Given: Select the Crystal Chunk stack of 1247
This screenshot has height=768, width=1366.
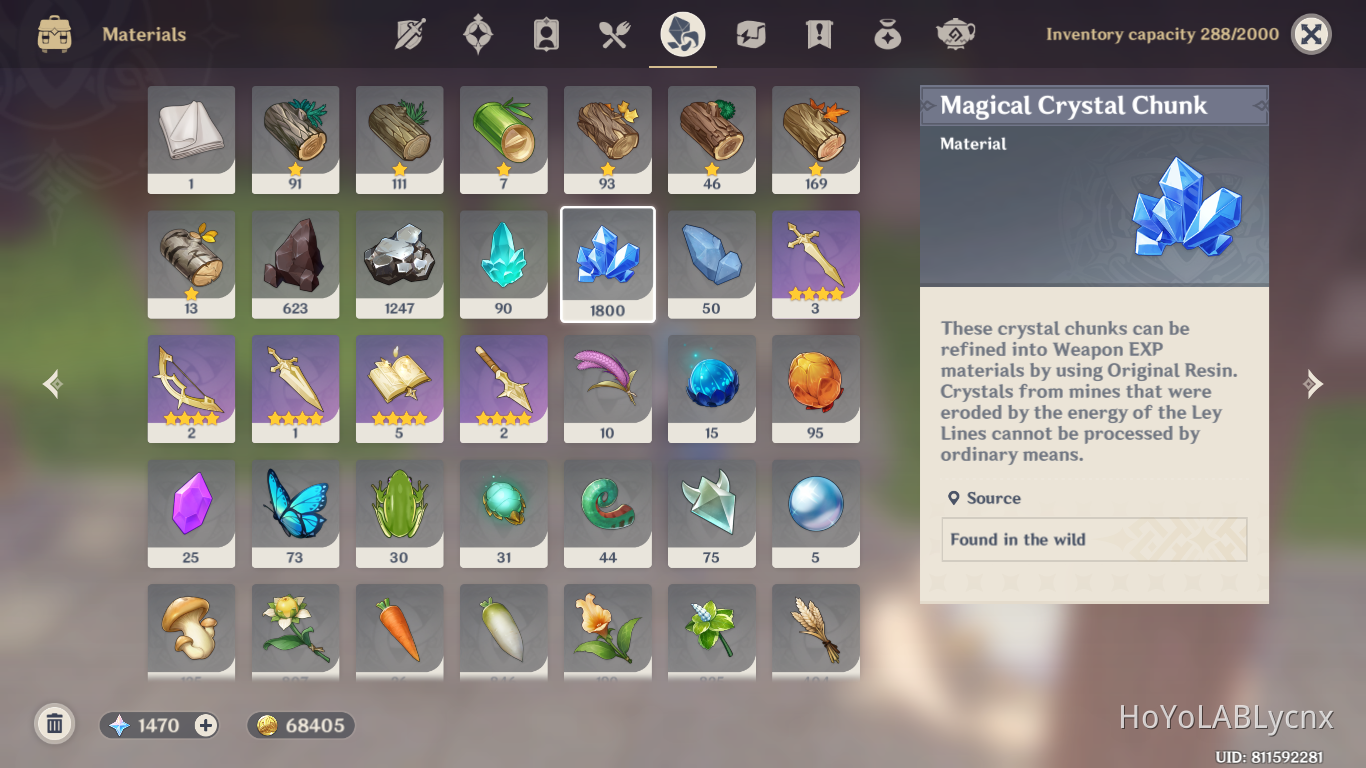Looking at the screenshot, I should click(x=399, y=263).
